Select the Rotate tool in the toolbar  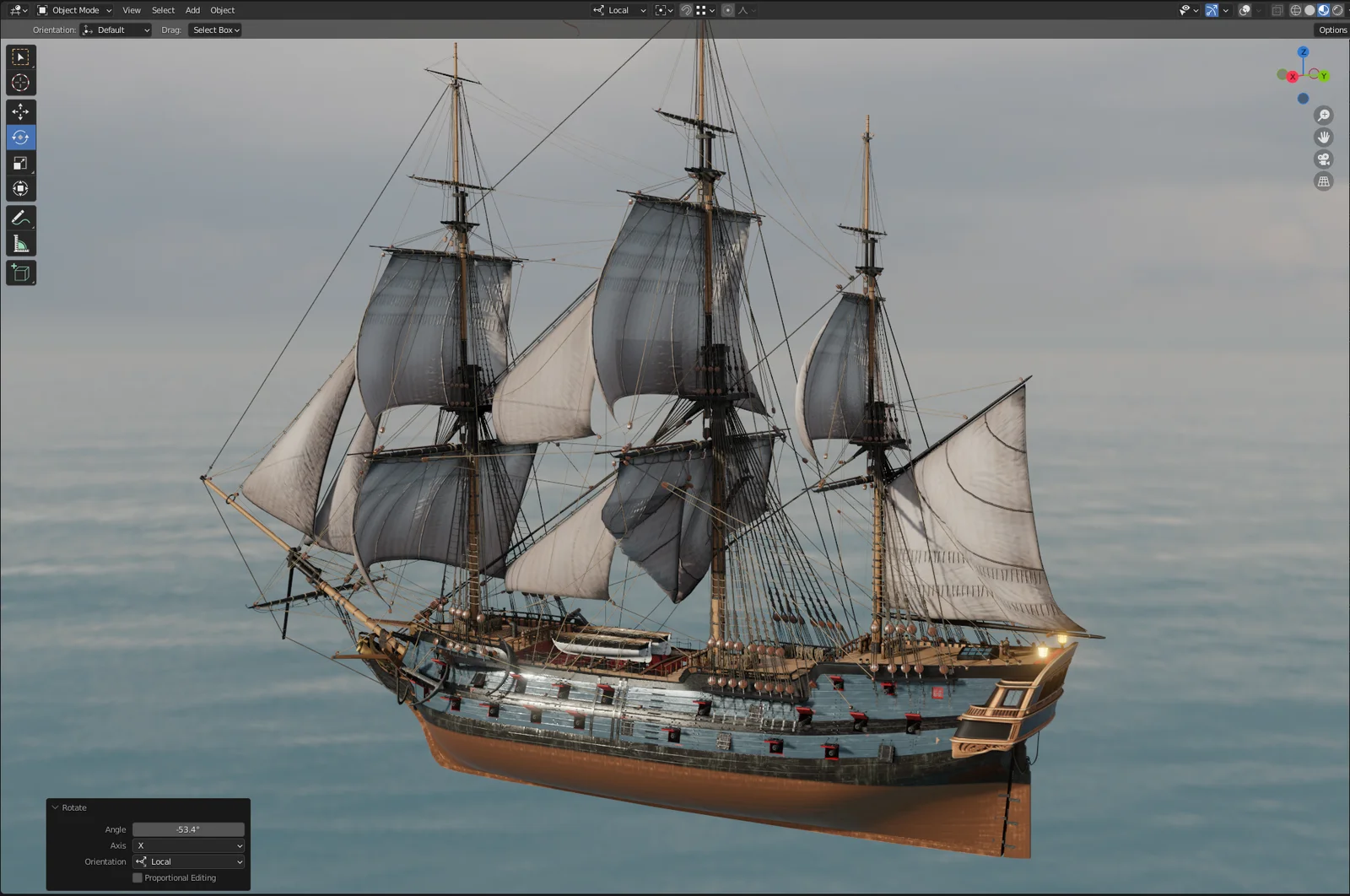[20, 137]
